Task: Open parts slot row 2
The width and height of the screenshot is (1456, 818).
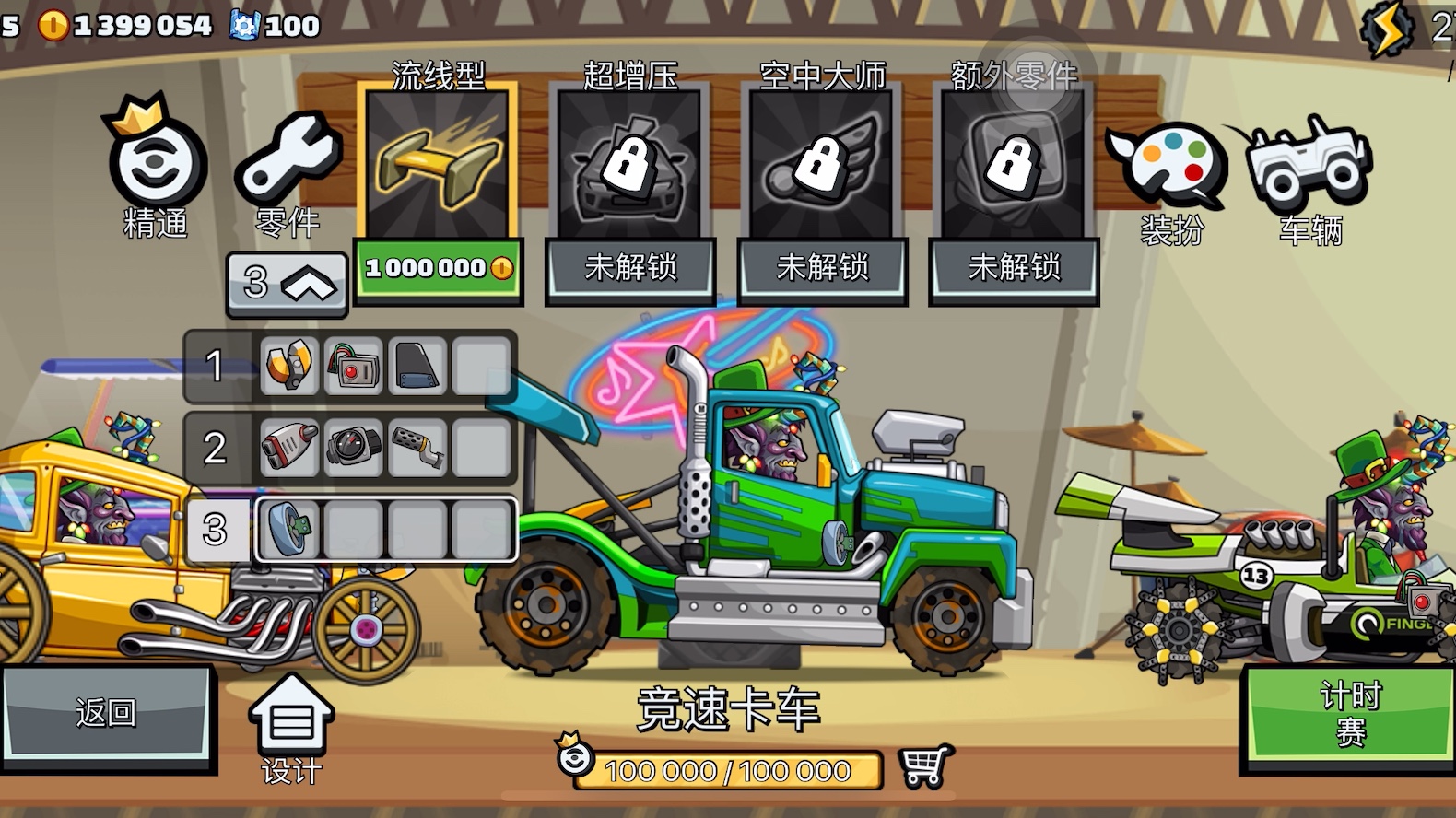Action: coord(215,449)
